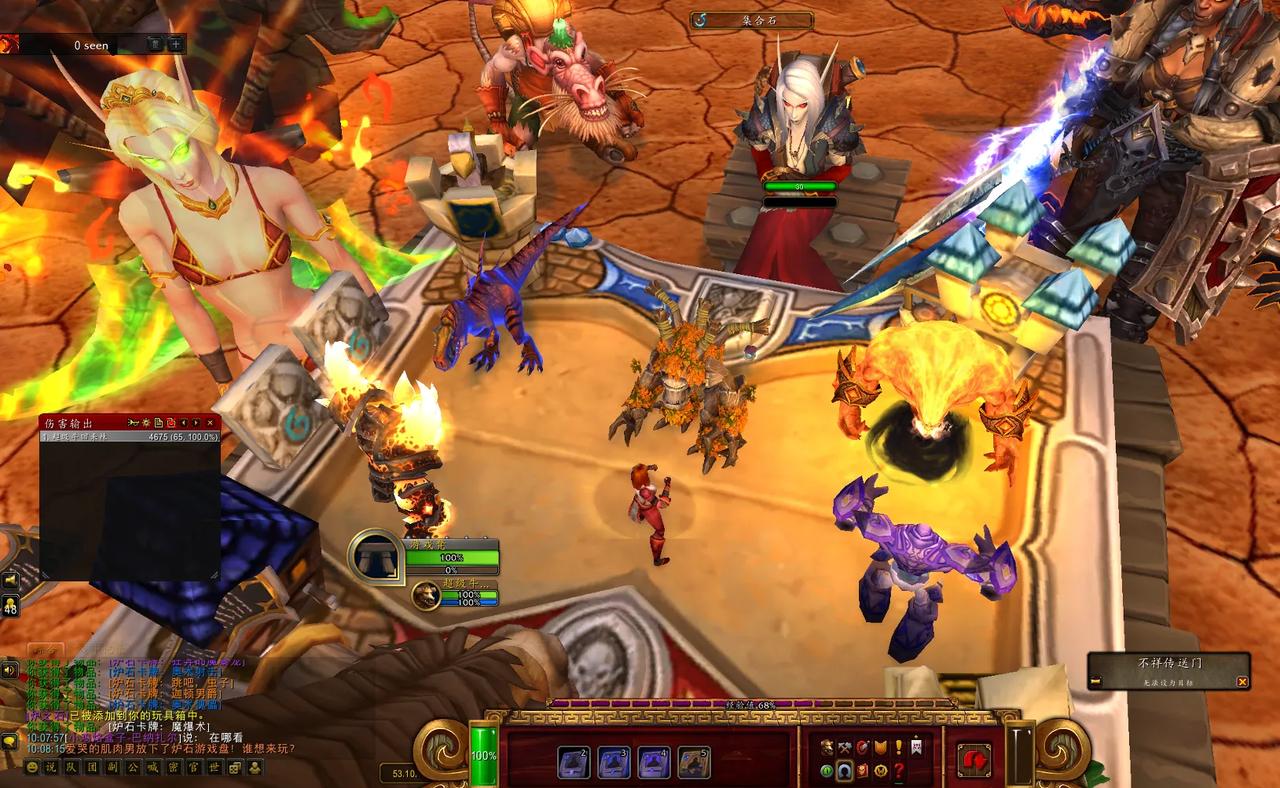
Task: Activate action bar slot numbered 3
Action: coord(614,763)
